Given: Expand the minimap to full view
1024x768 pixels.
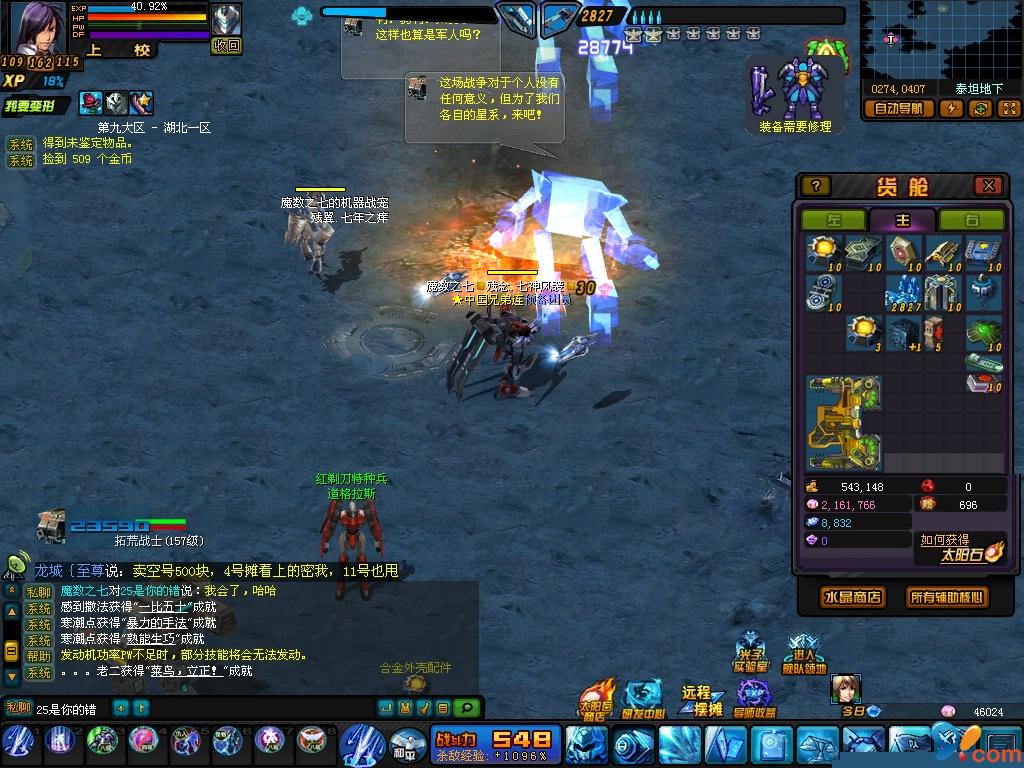Looking at the screenshot, I should click(1008, 109).
